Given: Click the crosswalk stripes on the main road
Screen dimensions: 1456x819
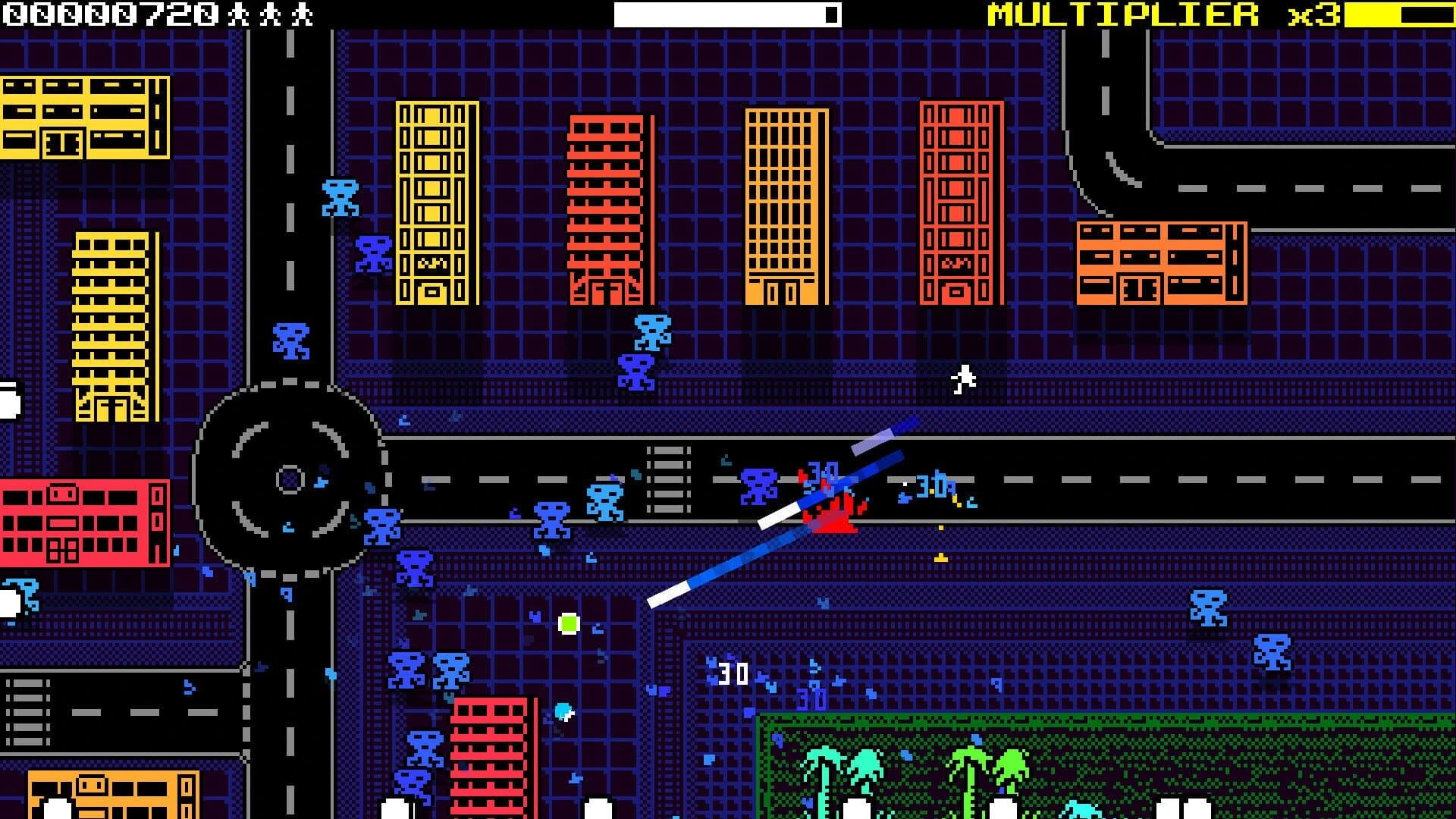Looking at the screenshot, I should point(667,478).
